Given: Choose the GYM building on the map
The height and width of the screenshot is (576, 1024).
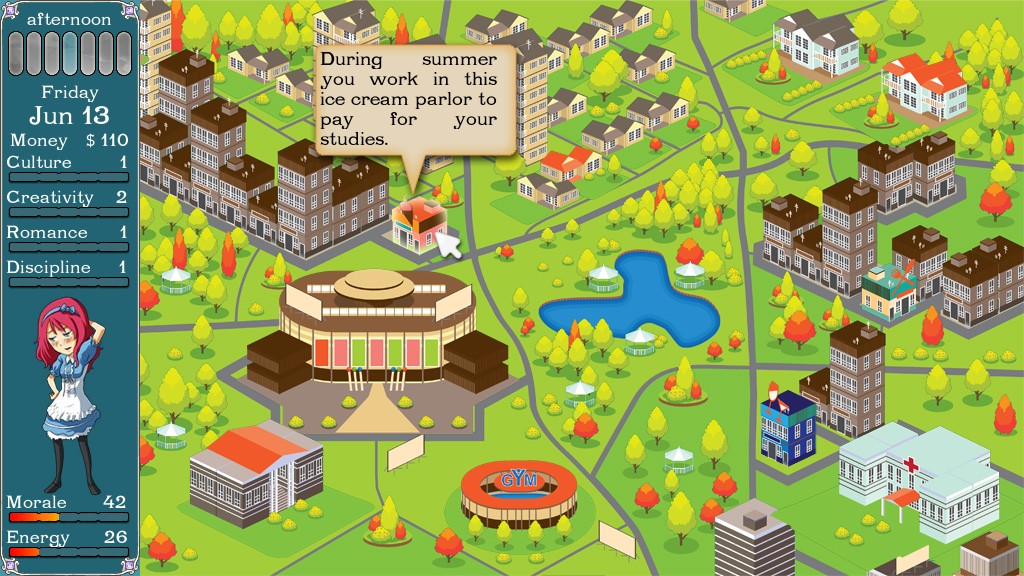Looking at the screenshot, I should pos(518,492).
